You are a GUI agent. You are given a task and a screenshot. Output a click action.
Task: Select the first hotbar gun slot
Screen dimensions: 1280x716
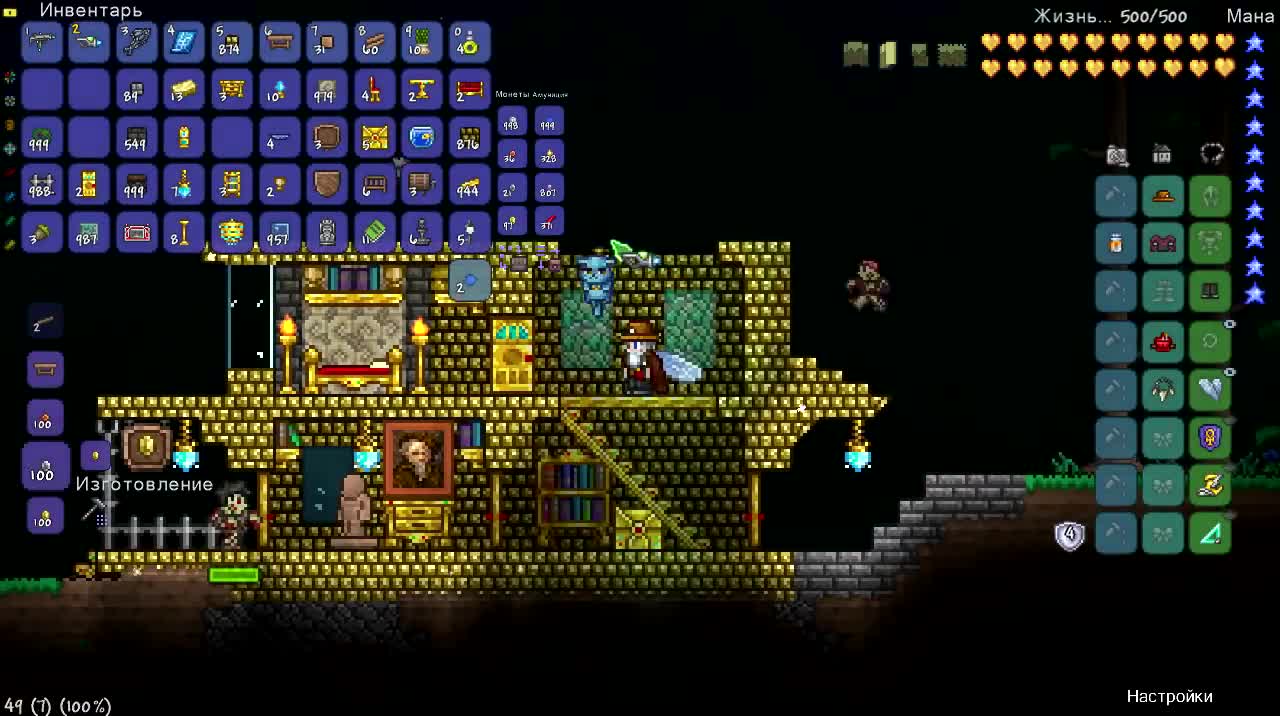coord(42,42)
